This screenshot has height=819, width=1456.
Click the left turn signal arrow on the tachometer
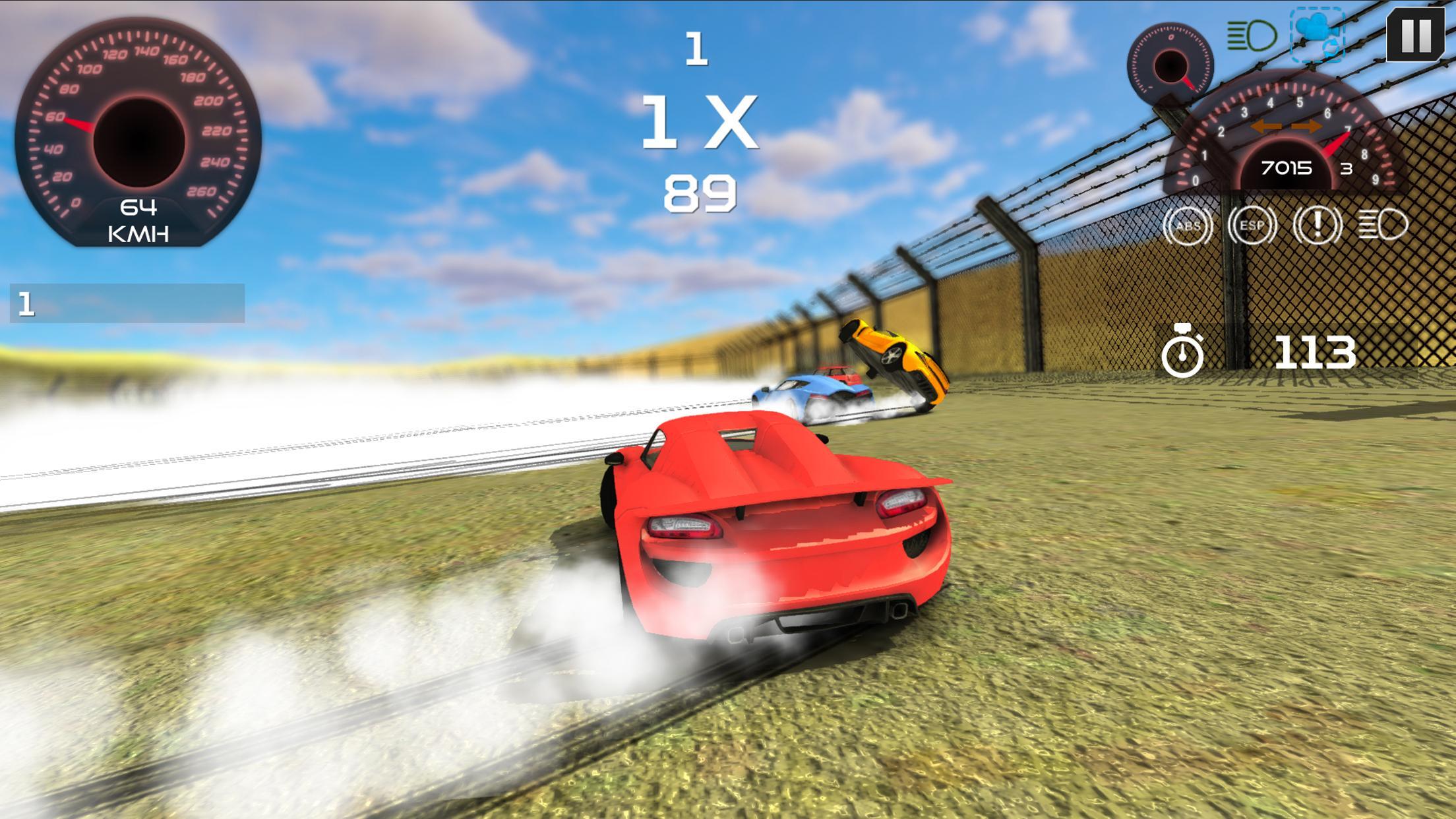[x=1267, y=125]
